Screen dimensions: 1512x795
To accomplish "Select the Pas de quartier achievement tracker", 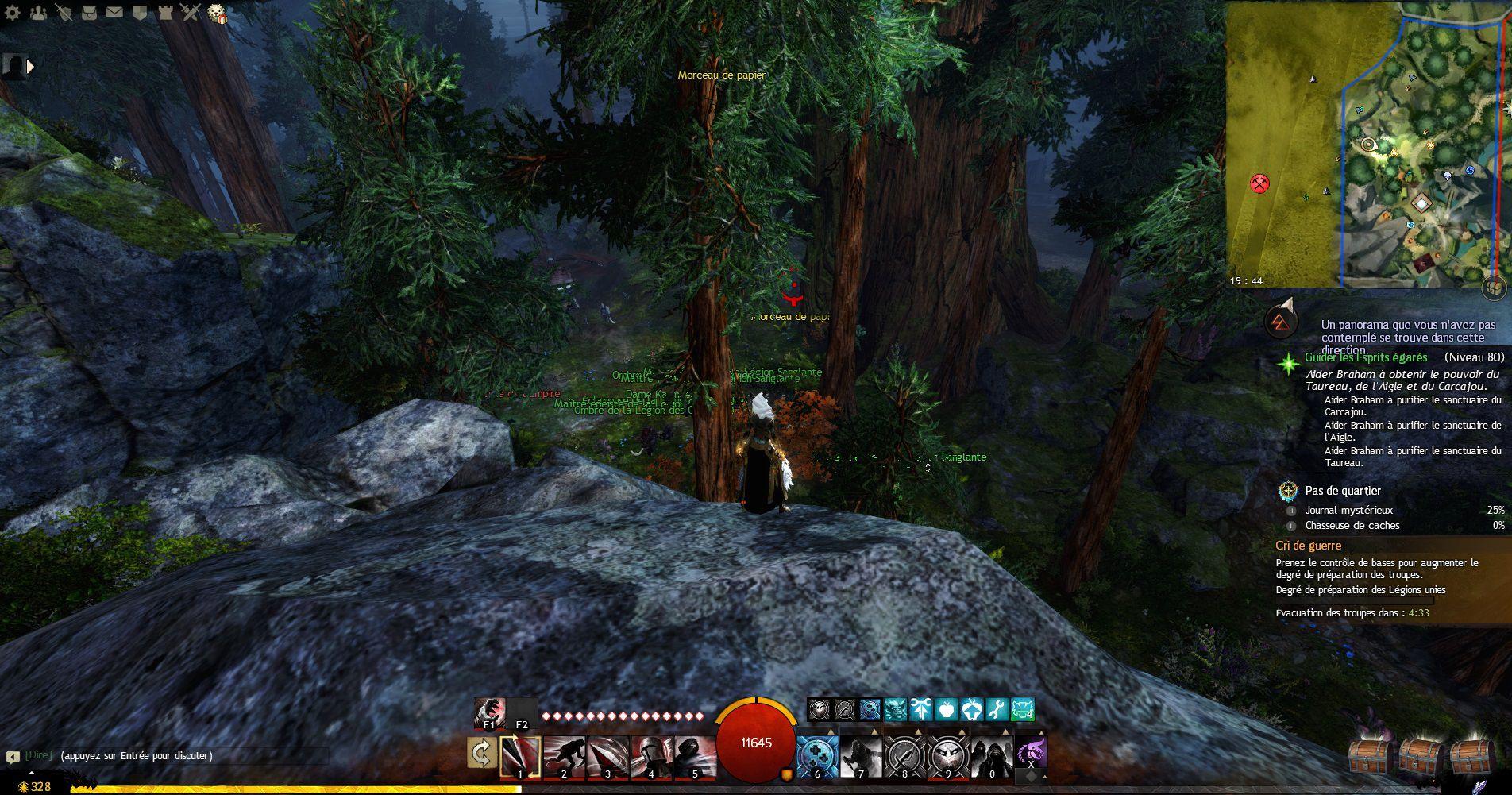I will (x=1342, y=491).
